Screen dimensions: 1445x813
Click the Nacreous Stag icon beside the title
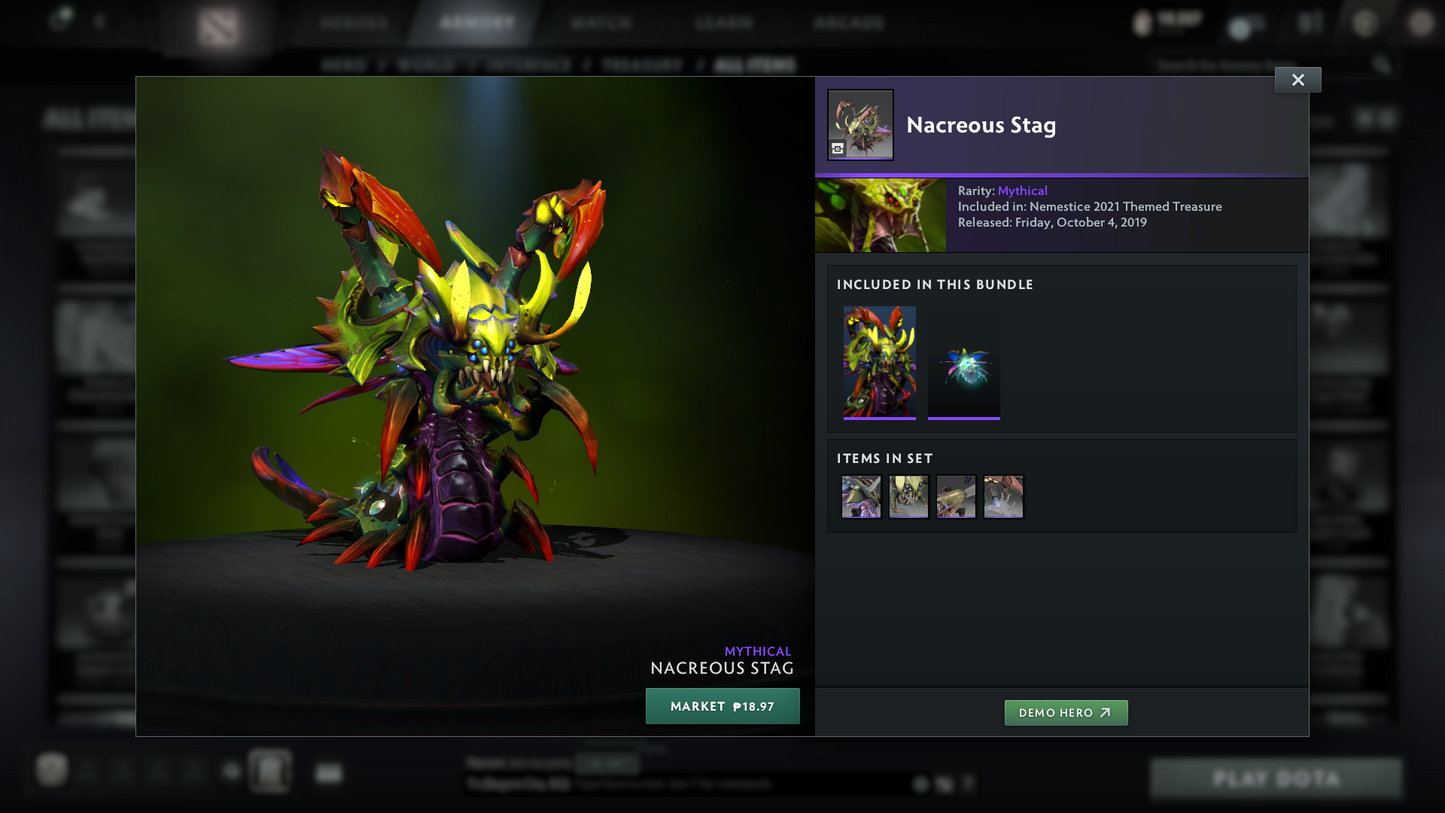[860, 125]
